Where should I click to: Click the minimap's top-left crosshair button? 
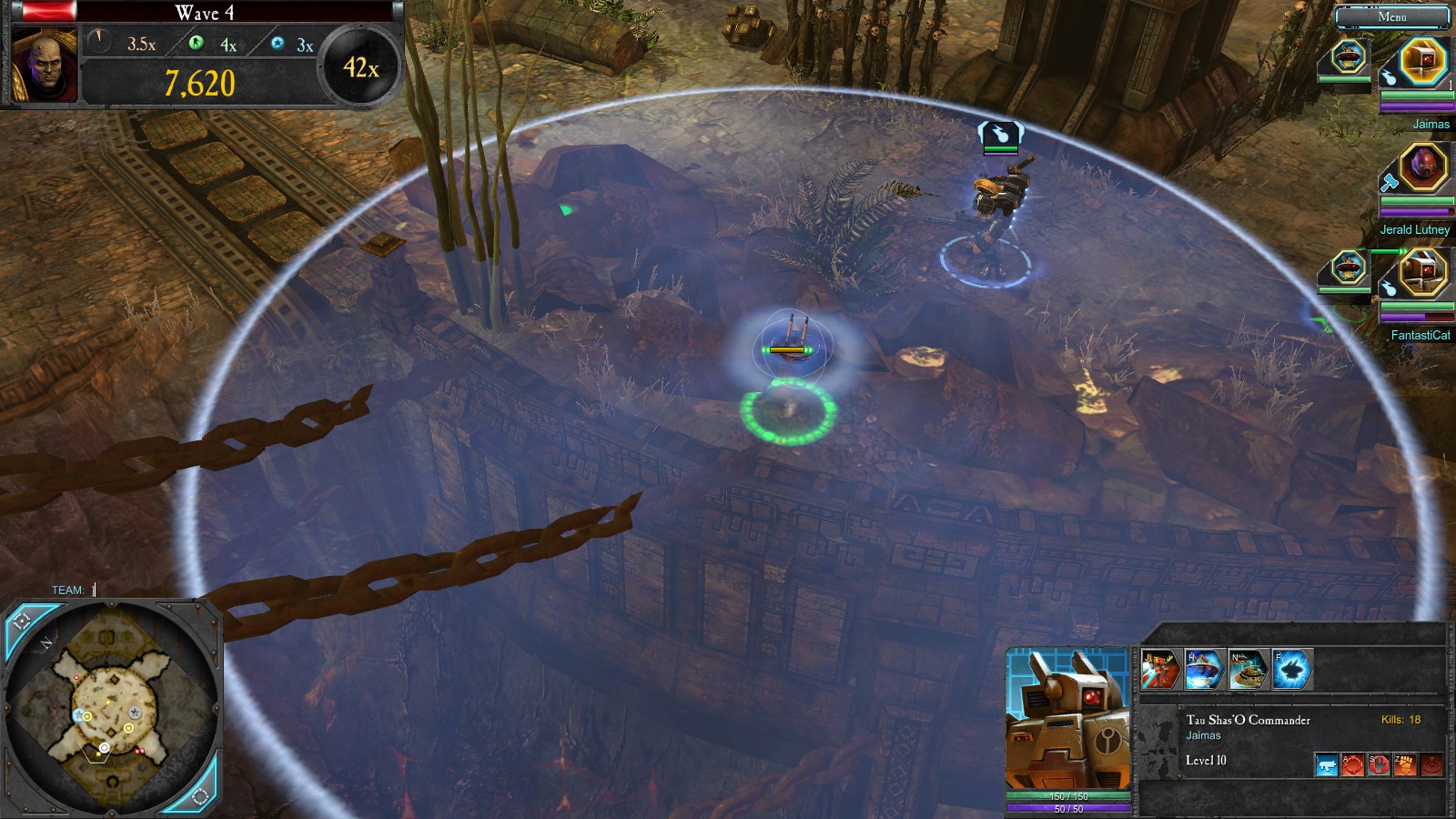tap(24, 622)
